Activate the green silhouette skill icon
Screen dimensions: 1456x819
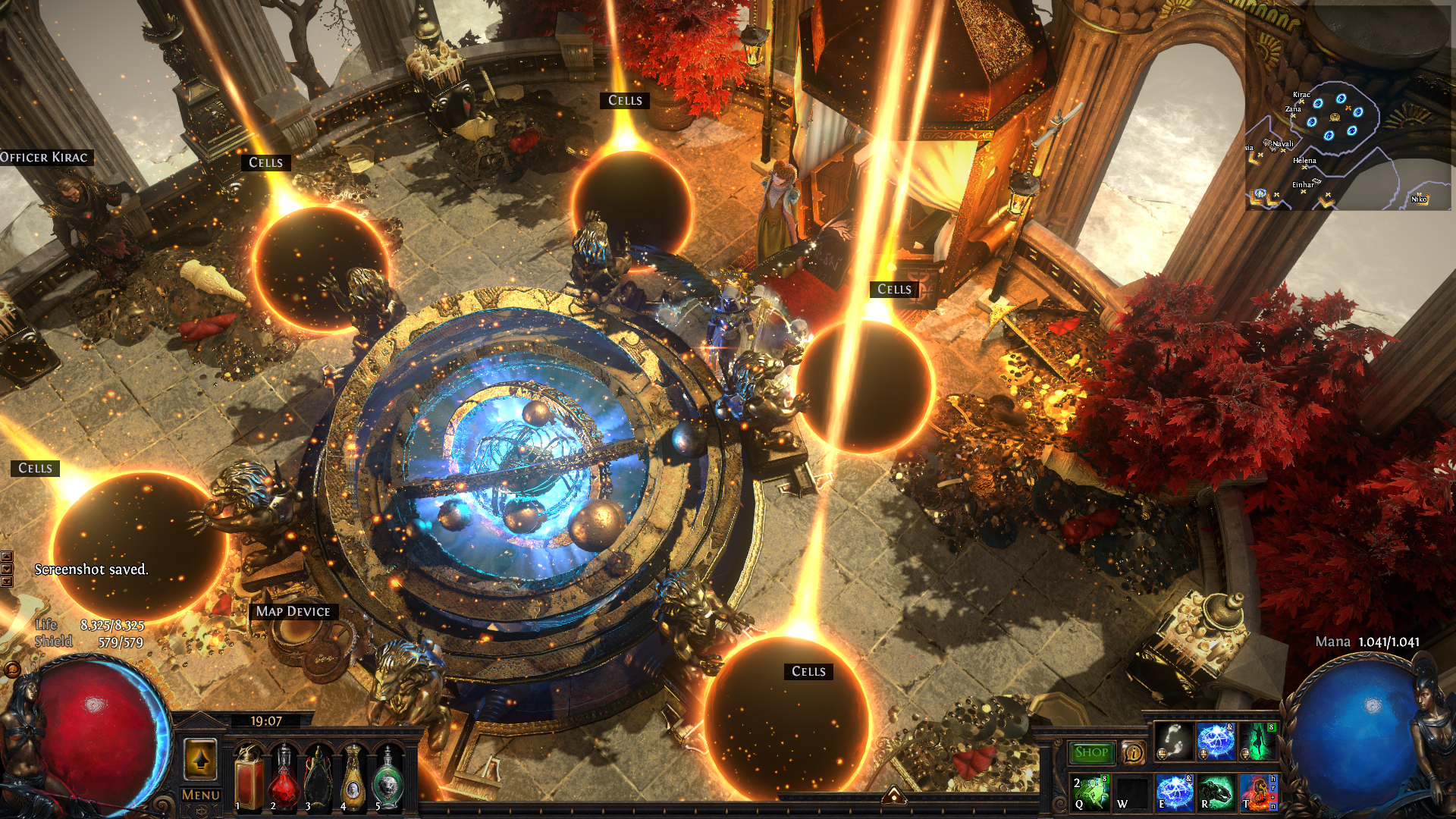pyautogui.click(x=1257, y=741)
